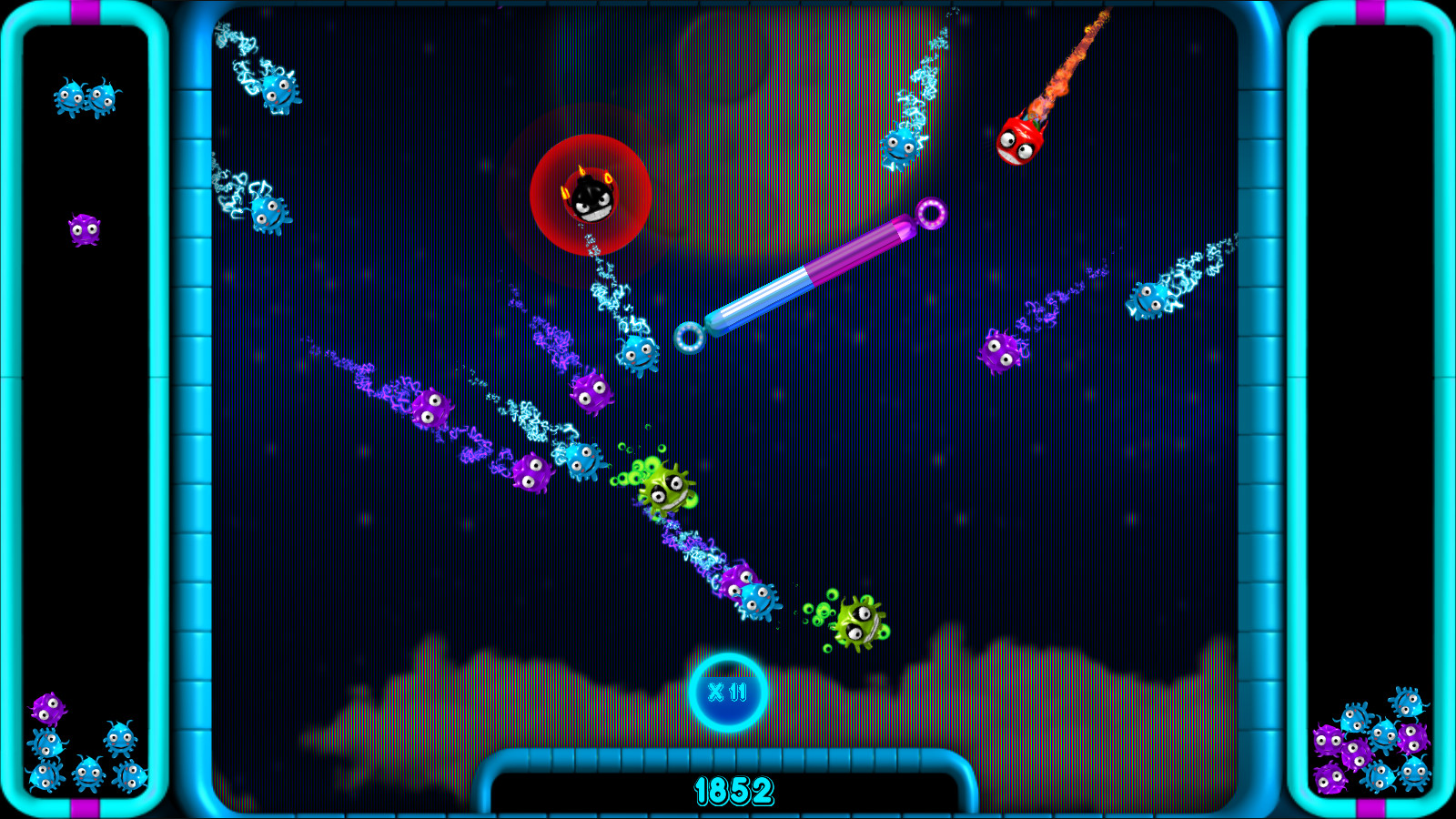The width and height of the screenshot is (1456, 819).
Task: Select the pair of blue germs atop the left panel
Action: click(86, 96)
